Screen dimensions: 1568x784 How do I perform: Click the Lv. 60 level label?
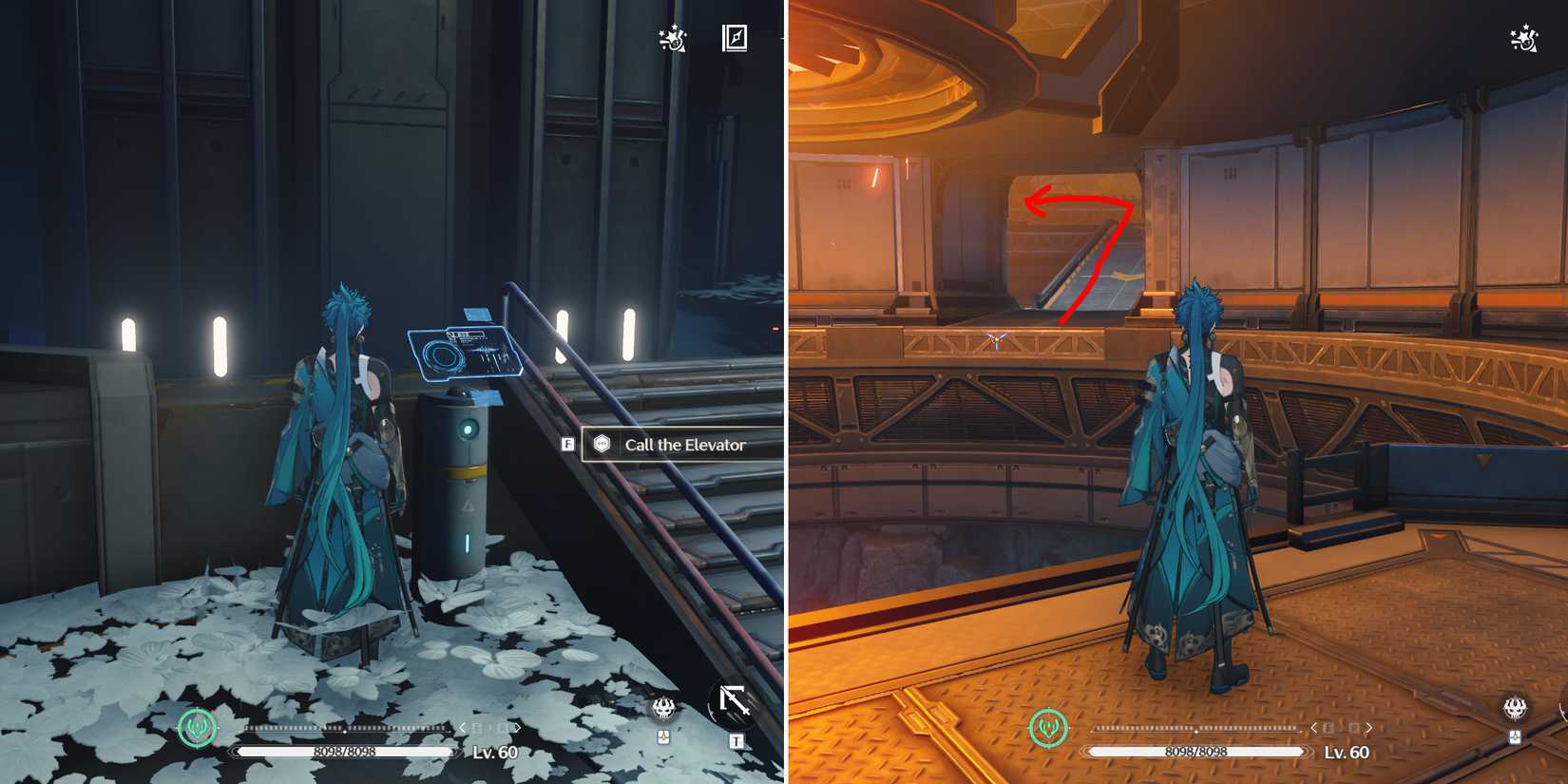(492, 751)
